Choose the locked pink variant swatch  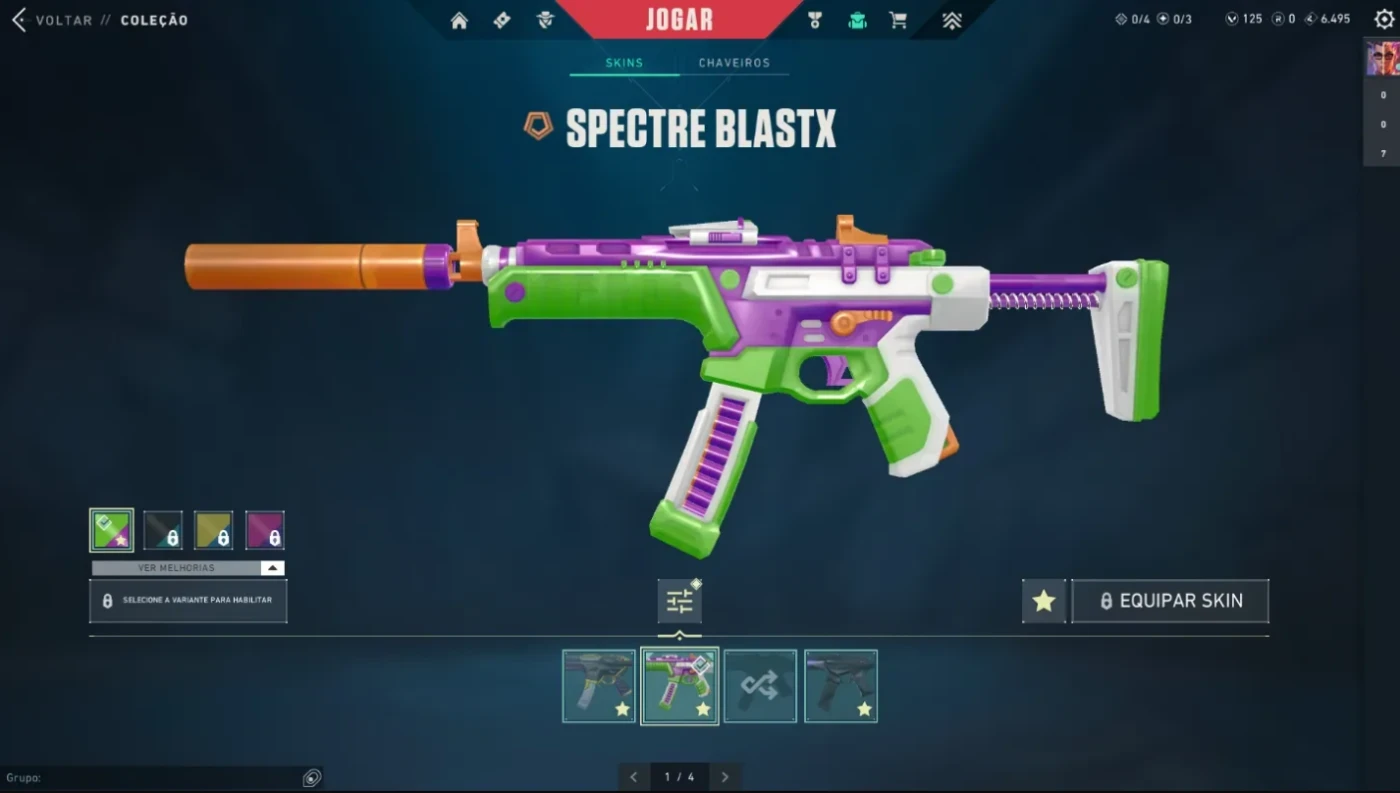(265, 531)
